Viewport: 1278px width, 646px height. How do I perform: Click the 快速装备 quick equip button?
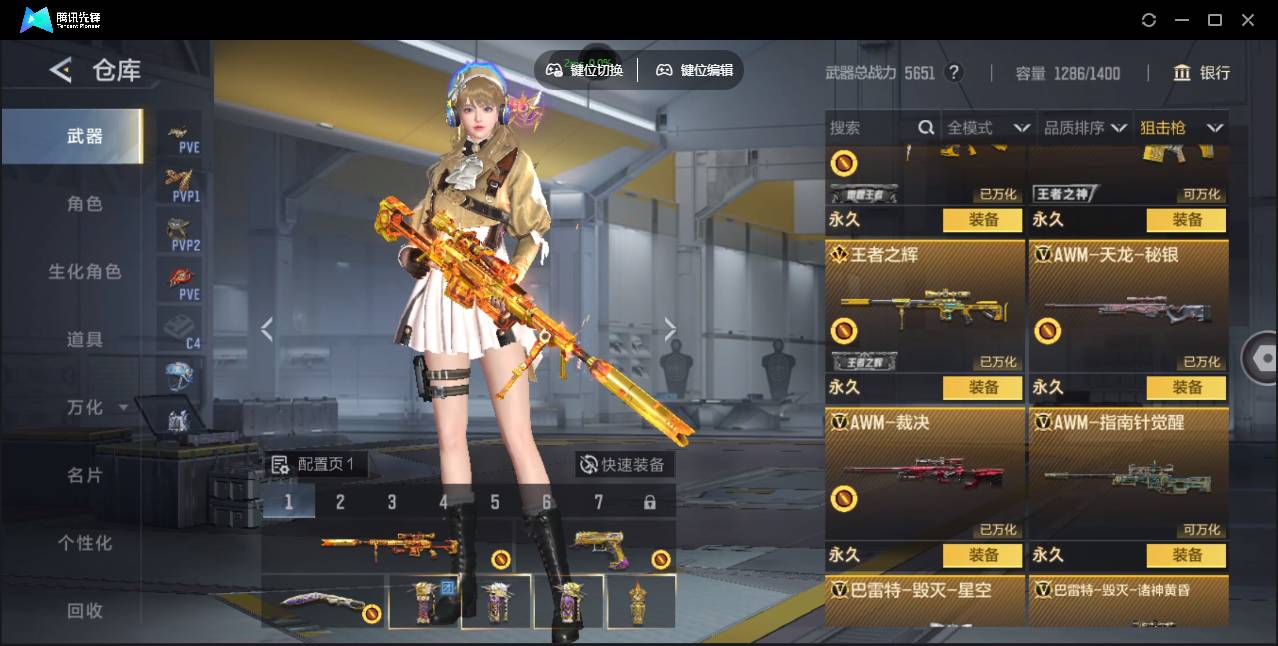[x=624, y=465]
